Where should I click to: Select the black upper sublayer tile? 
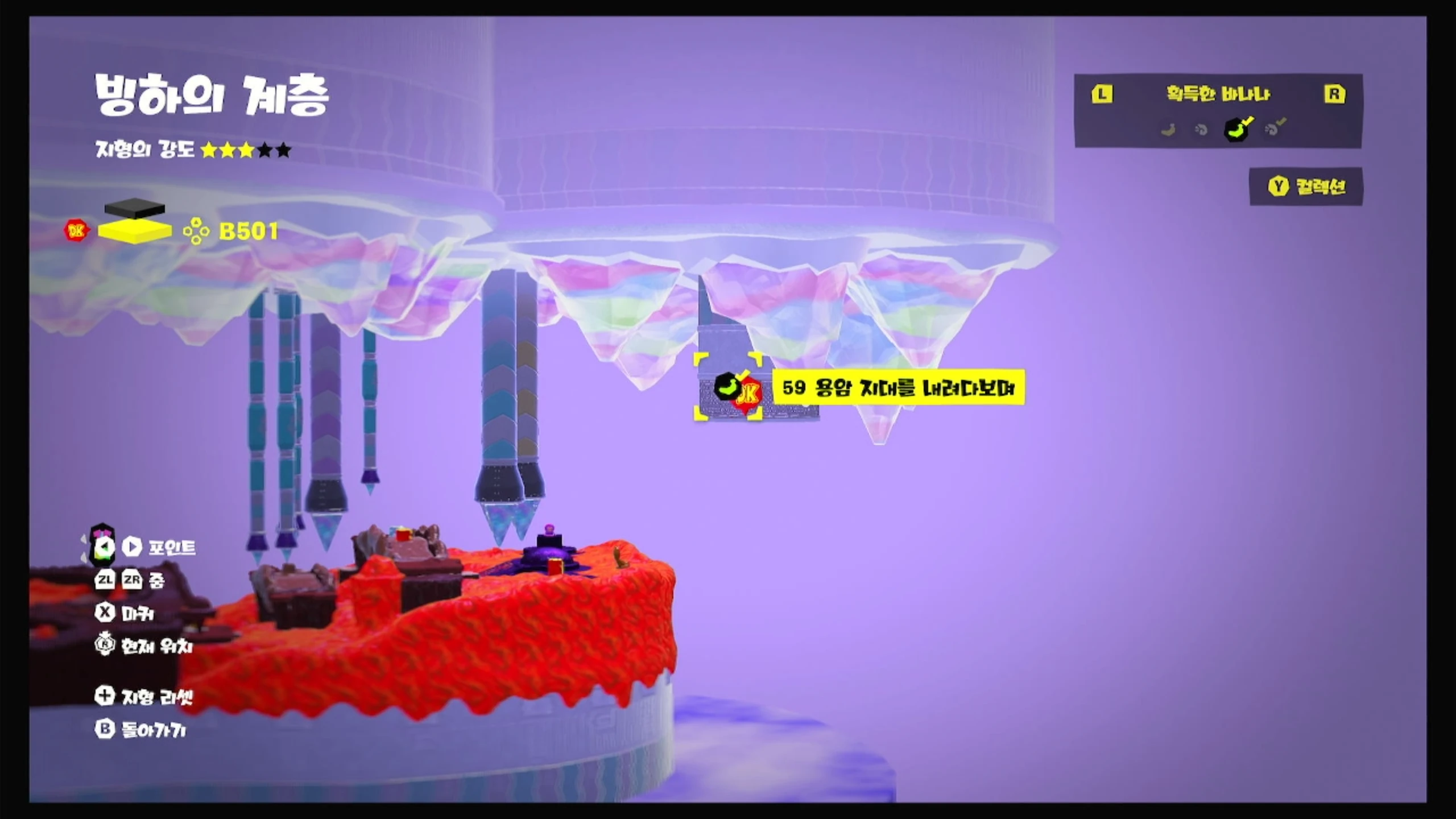tap(135, 208)
